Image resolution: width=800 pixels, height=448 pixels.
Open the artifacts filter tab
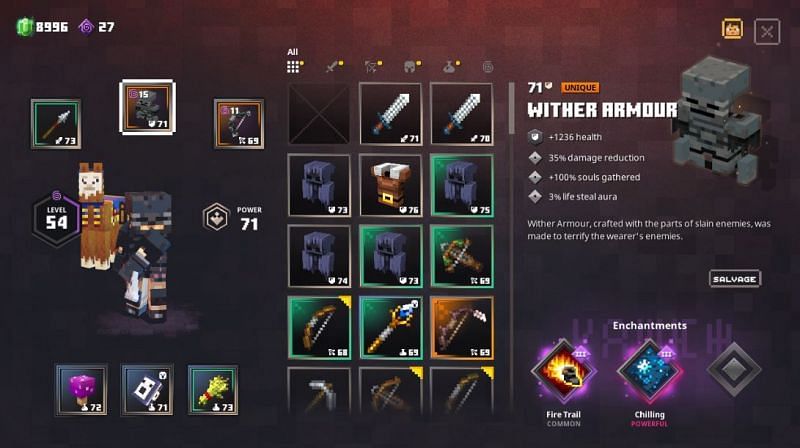click(449, 66)
